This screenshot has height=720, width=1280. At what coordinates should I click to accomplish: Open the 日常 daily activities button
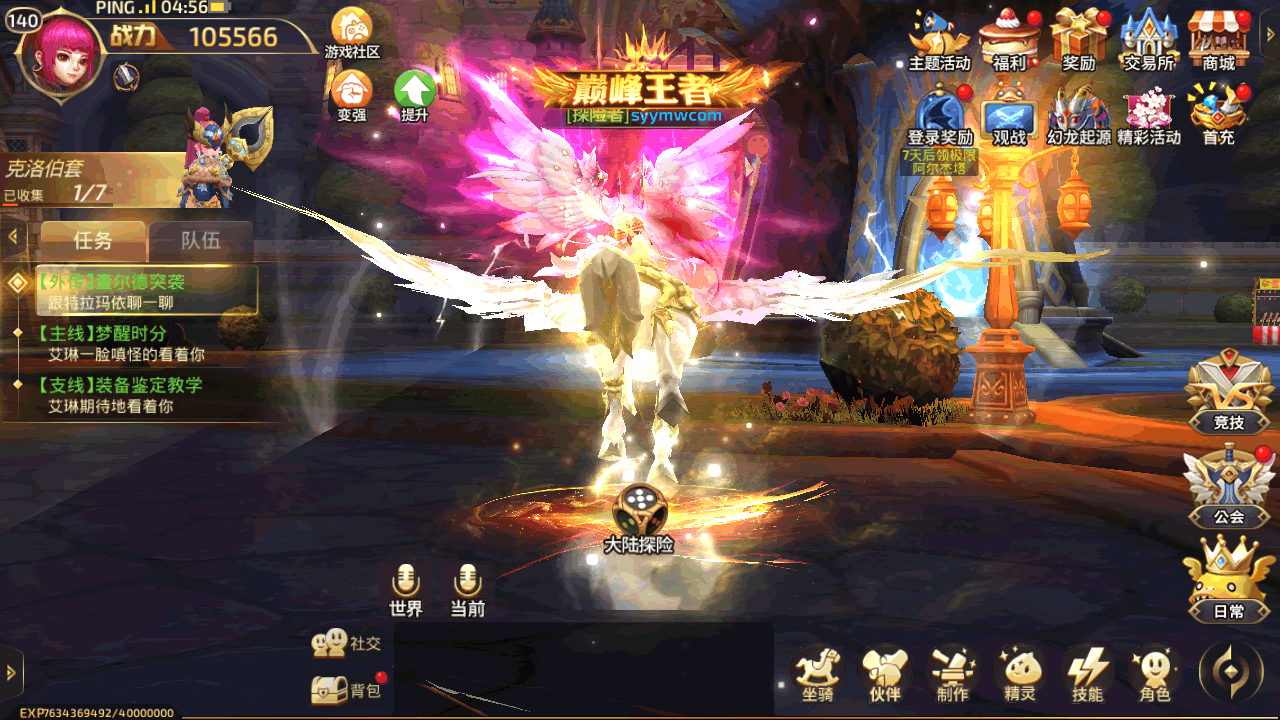coord(1228,580)
